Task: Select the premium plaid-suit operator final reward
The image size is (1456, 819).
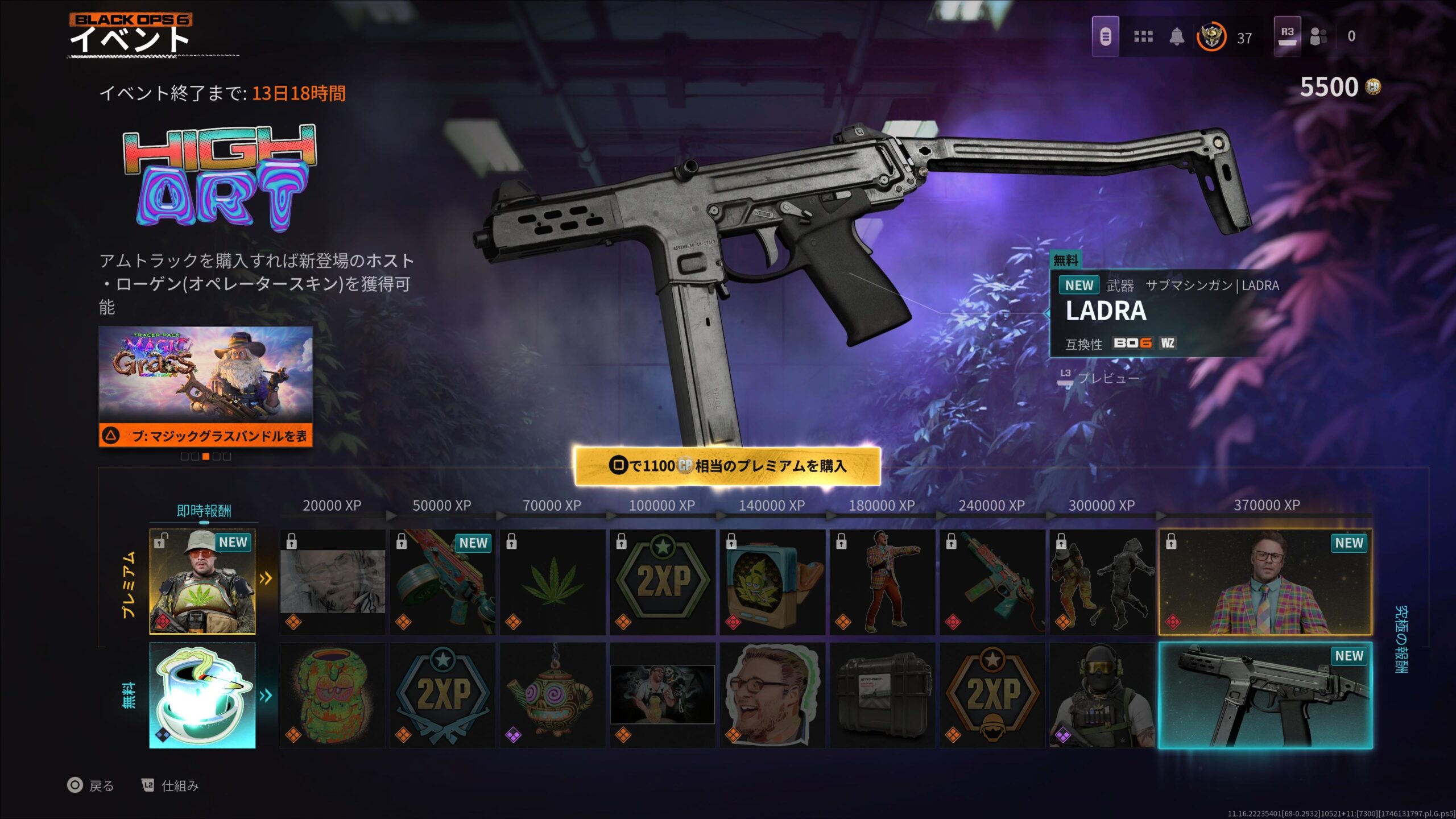Action: tap(1265, 582)
